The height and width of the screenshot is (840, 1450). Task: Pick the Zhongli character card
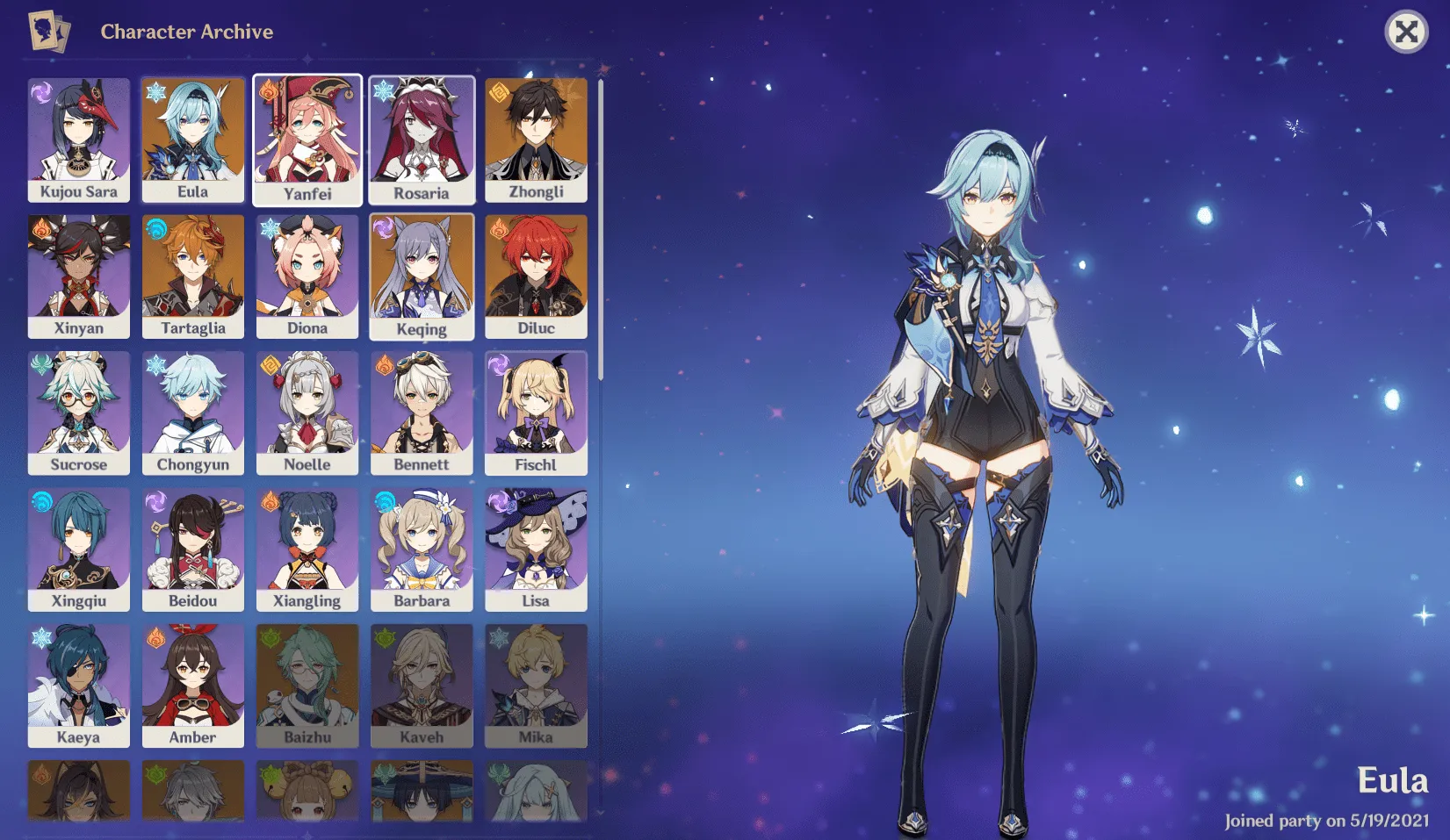pyautogui.click(x=536, y=140)
